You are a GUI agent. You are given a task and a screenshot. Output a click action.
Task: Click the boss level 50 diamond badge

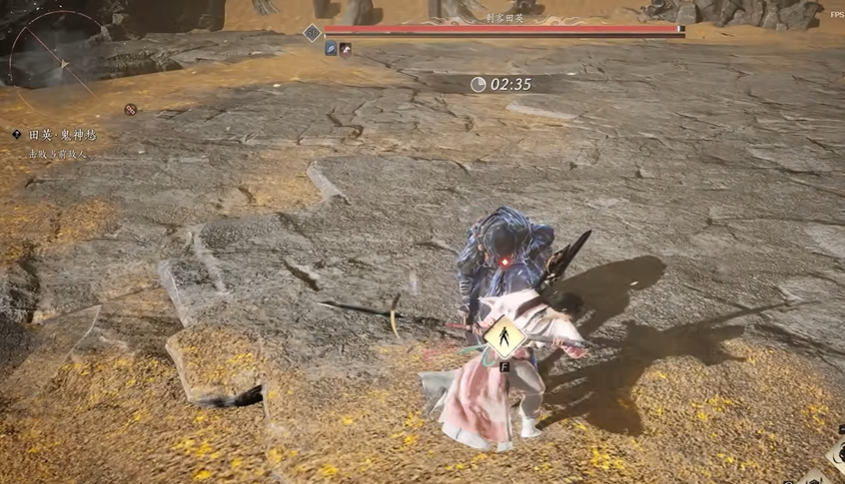312,32
